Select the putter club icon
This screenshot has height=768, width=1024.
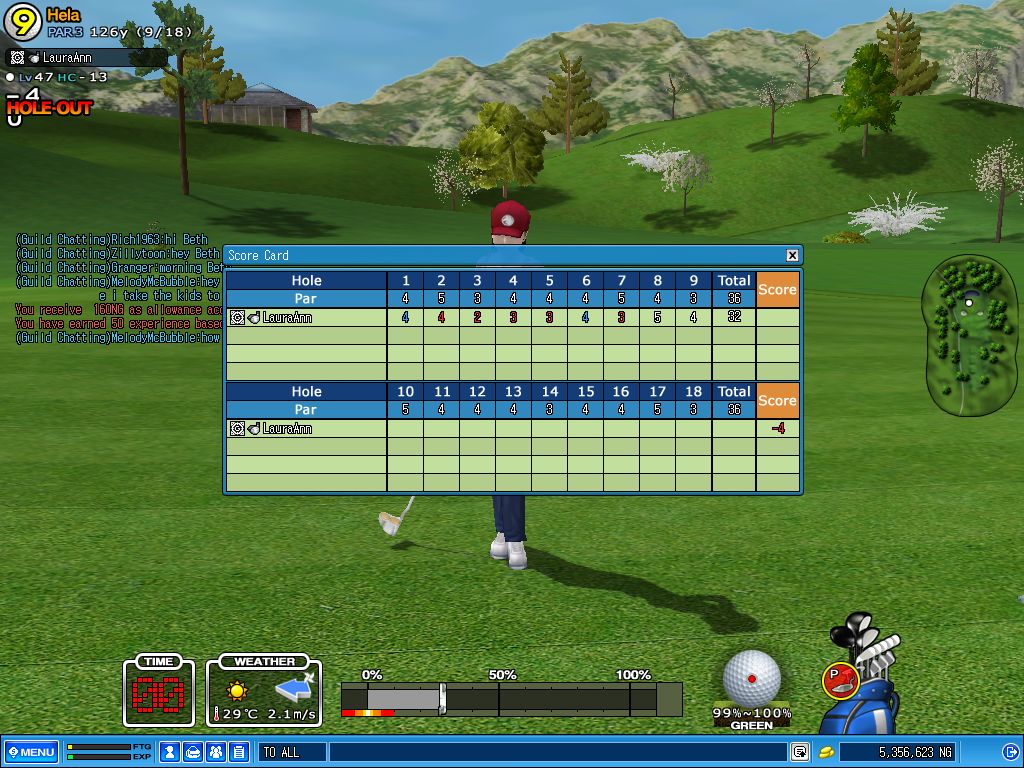point(842,680)
